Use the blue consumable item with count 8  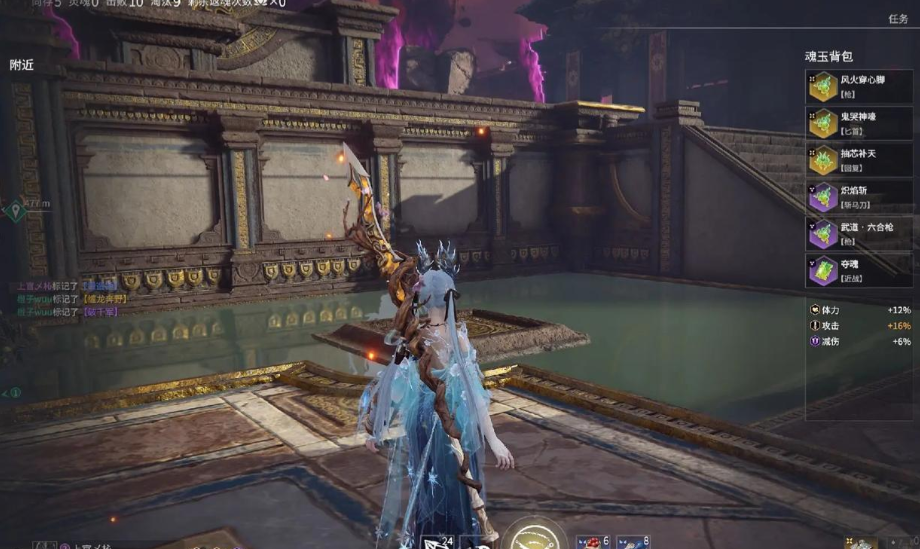632,541
